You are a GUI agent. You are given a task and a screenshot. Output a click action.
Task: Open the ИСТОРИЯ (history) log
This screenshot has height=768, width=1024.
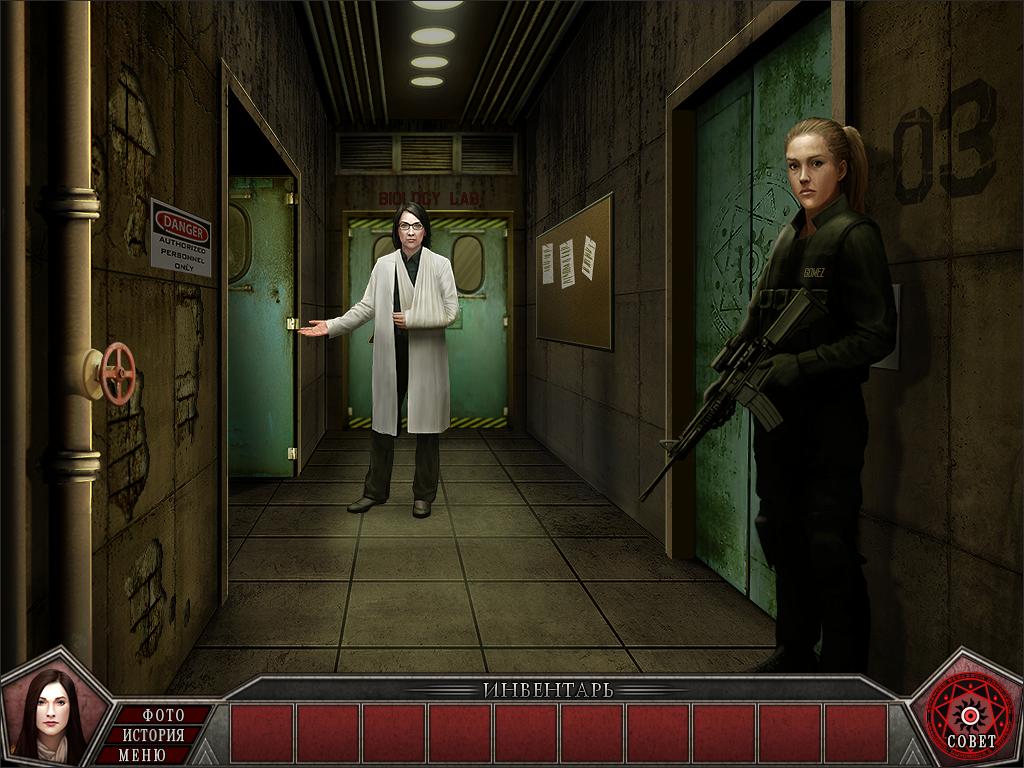pyautogui.click(x=153, y=735)
